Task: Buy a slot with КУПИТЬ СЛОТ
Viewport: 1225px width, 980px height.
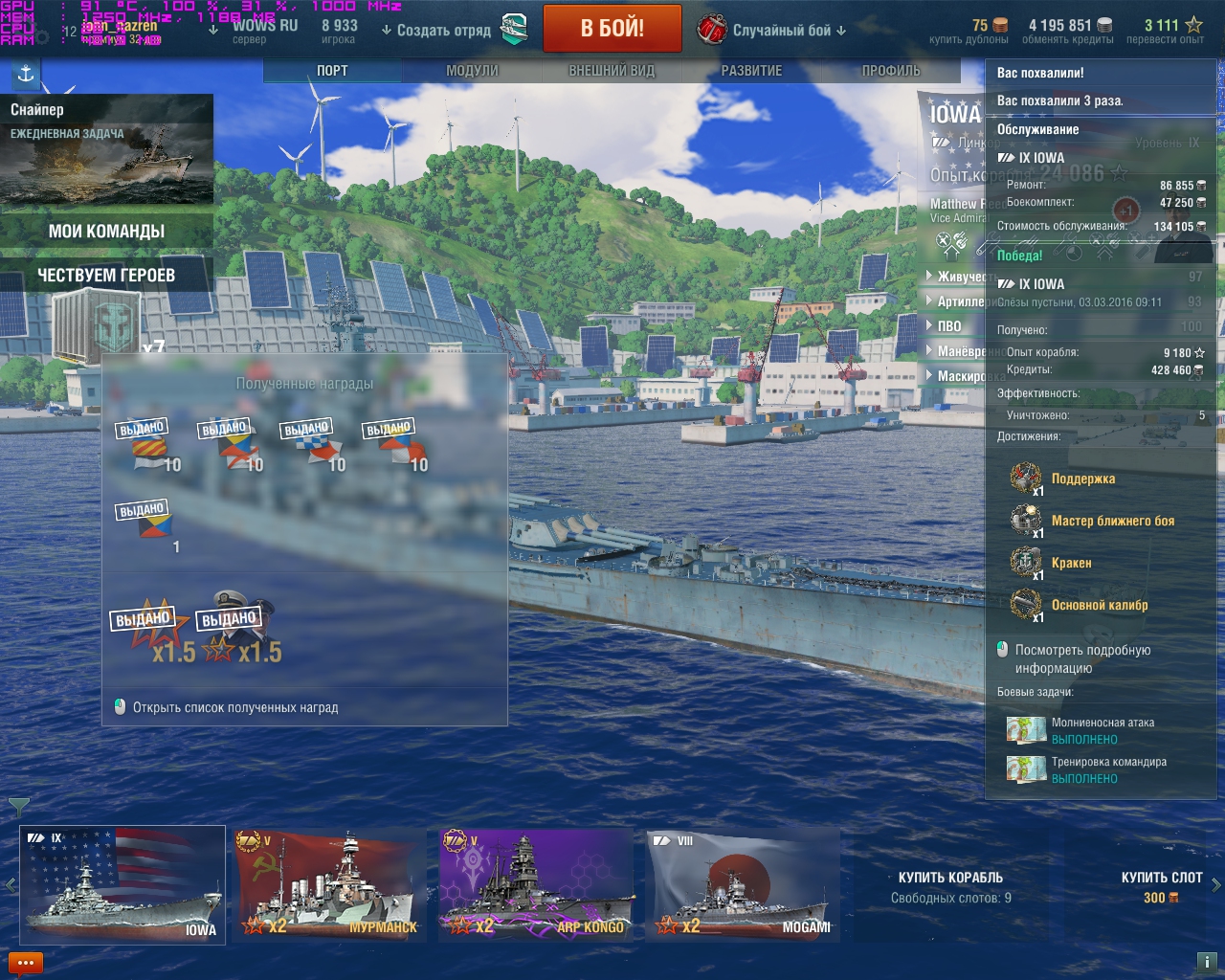Action: pos(1161,886)
